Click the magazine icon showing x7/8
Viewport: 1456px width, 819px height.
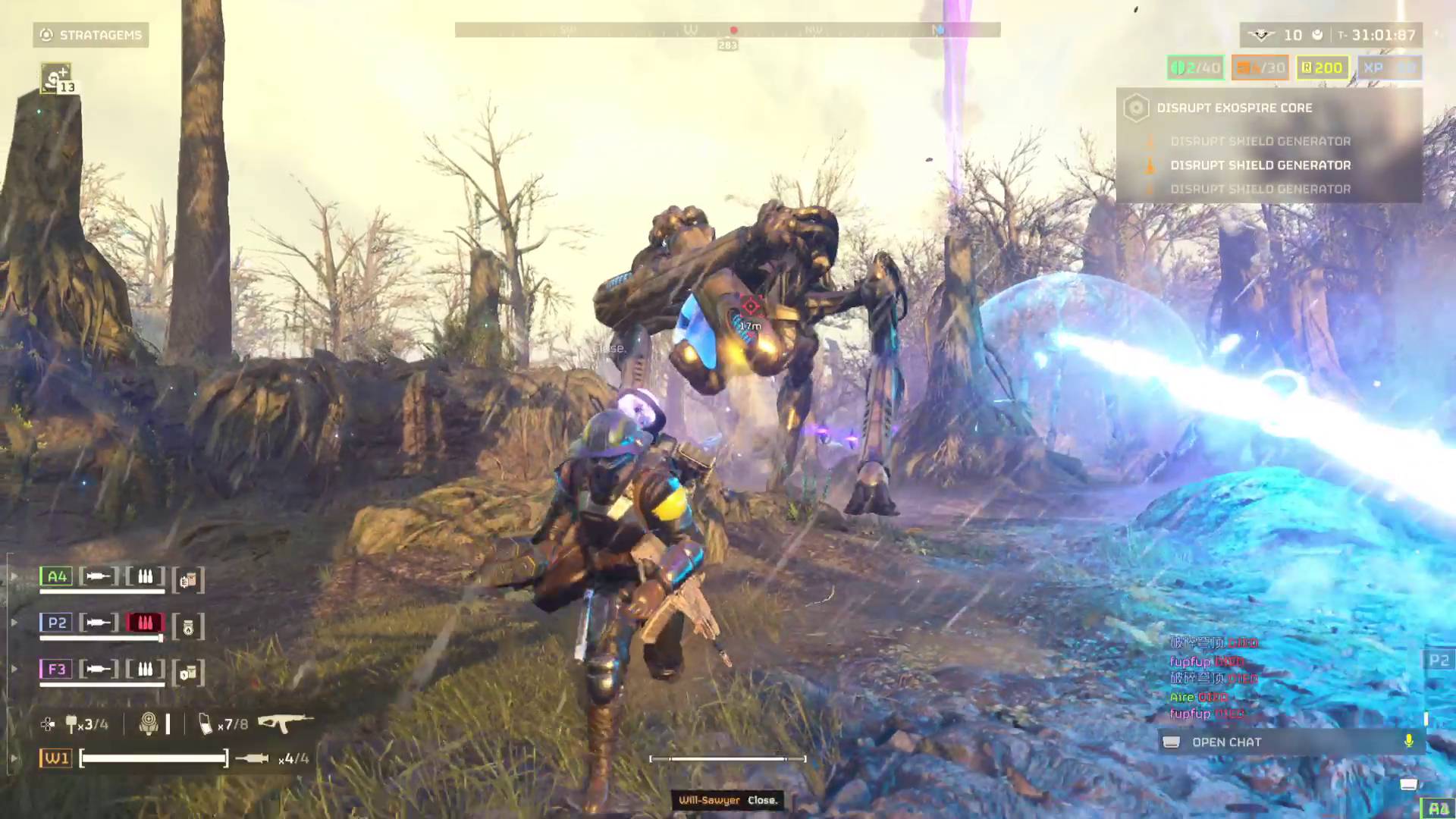pyautogui.click(x=206, y=724)
